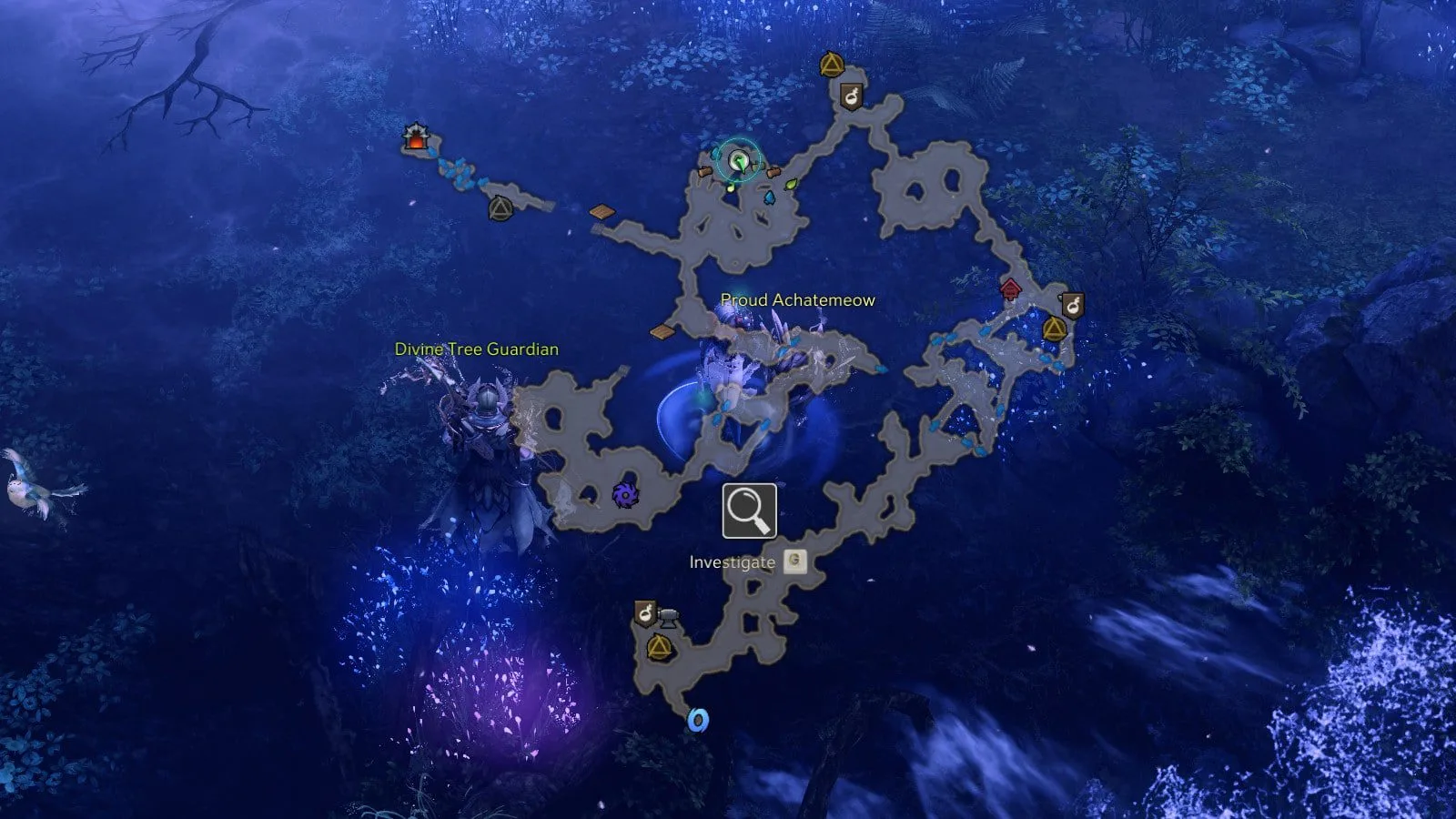Select the red furnace dungeon marker

416,137
